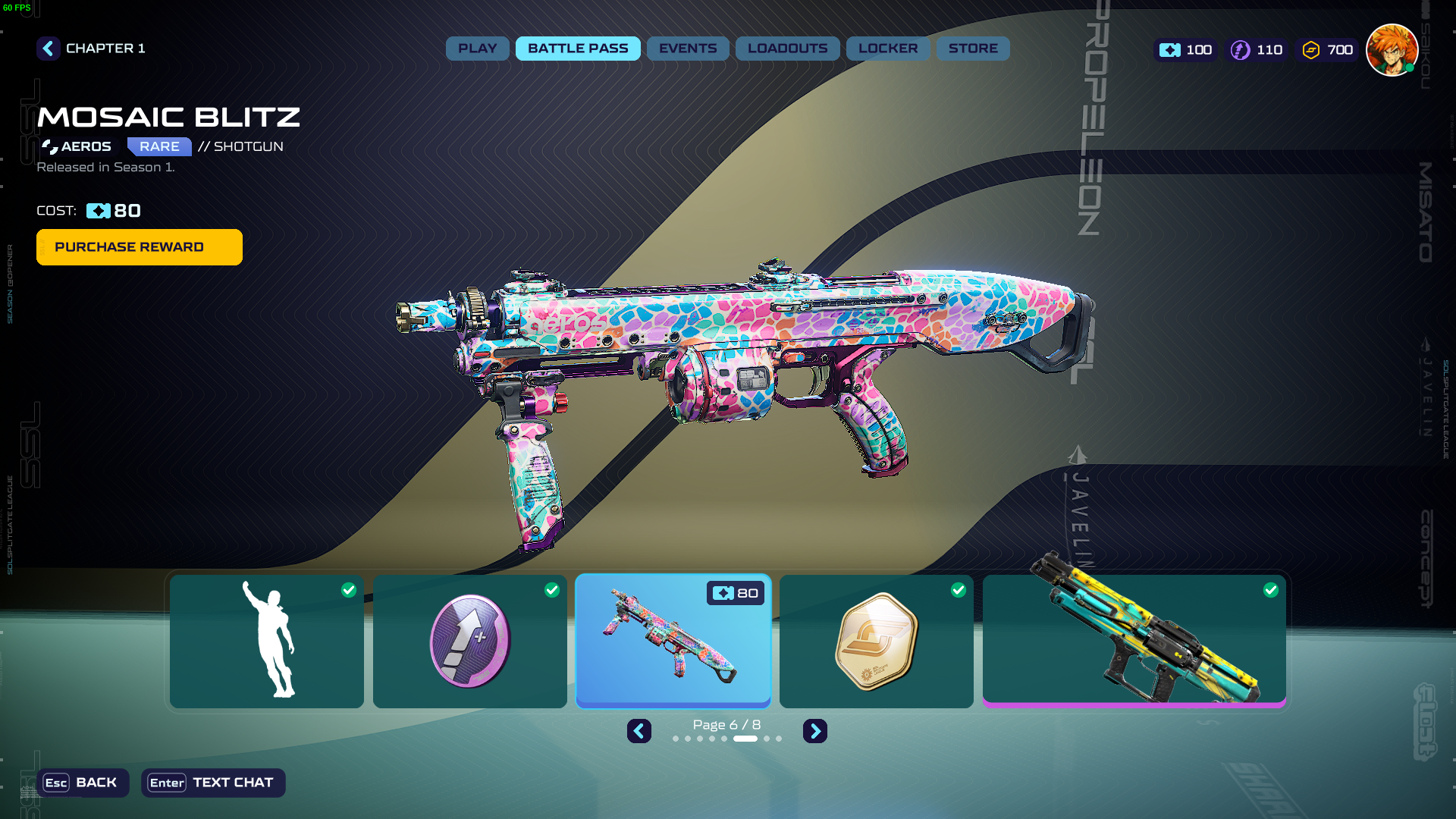1456x819 pixels.
Task: Click the purple 110 currency counter
Action: pos(1257,50)
